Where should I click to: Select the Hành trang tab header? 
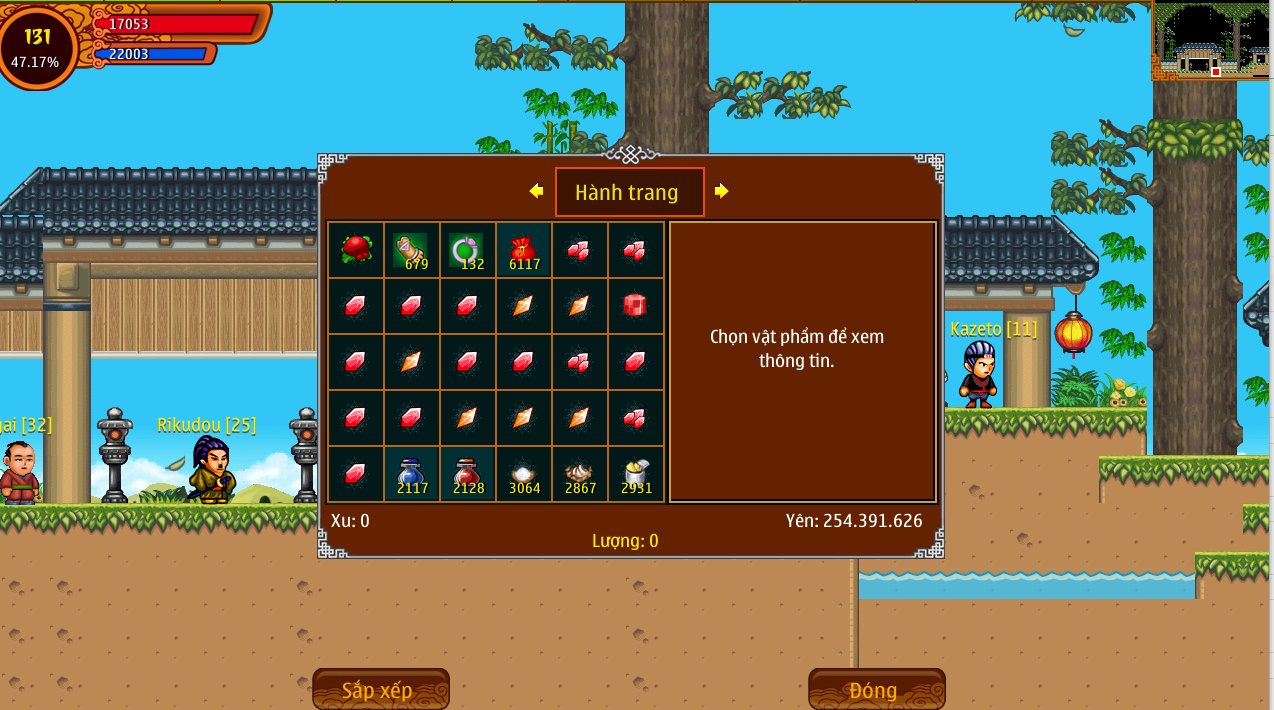click(629, 192)
